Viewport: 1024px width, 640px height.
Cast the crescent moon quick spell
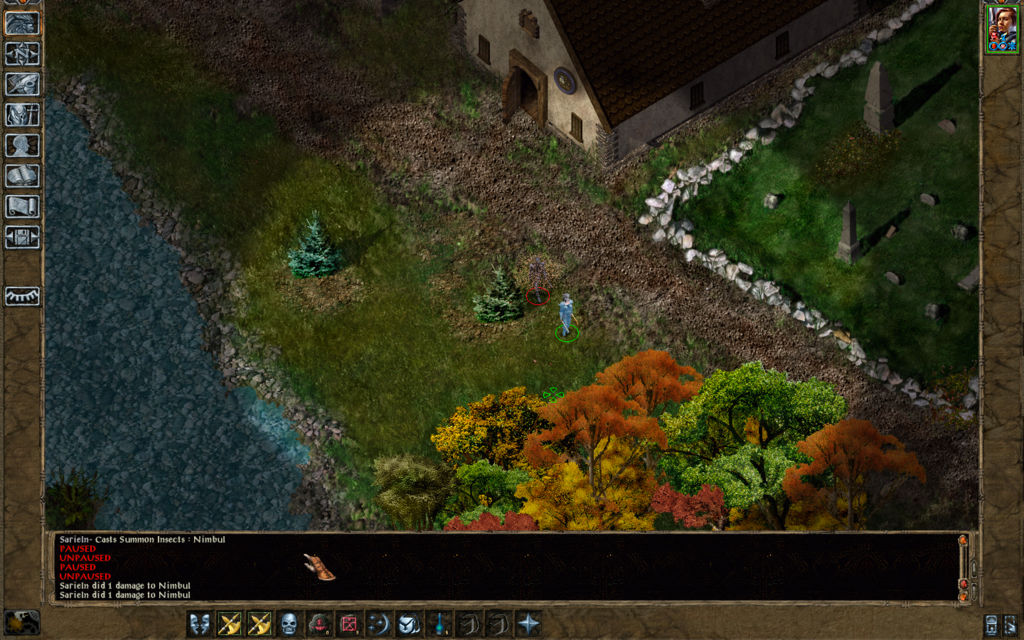point(379,624)
